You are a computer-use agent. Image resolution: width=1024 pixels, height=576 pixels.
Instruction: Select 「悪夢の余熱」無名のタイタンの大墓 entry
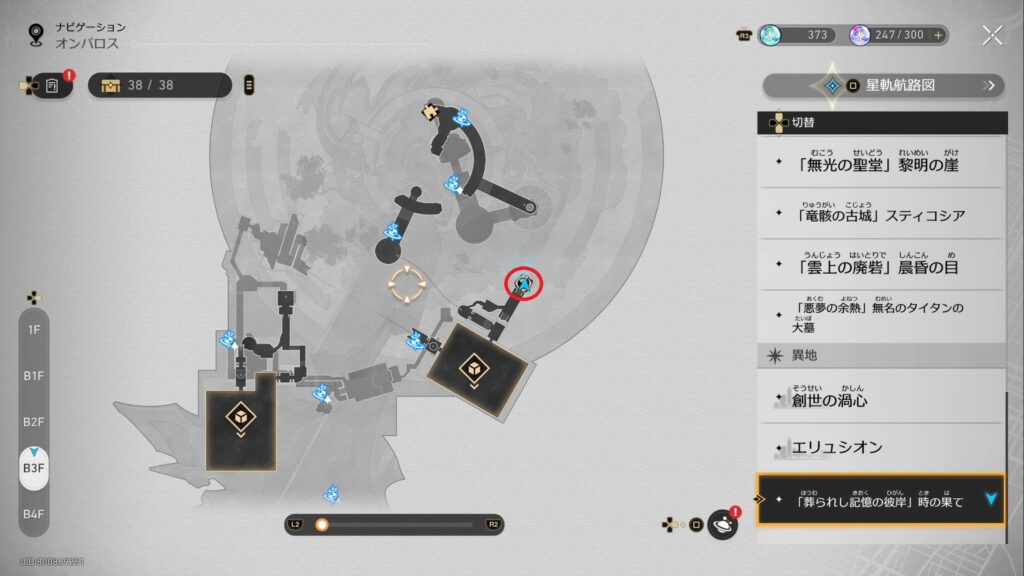(x=880, y=317)
